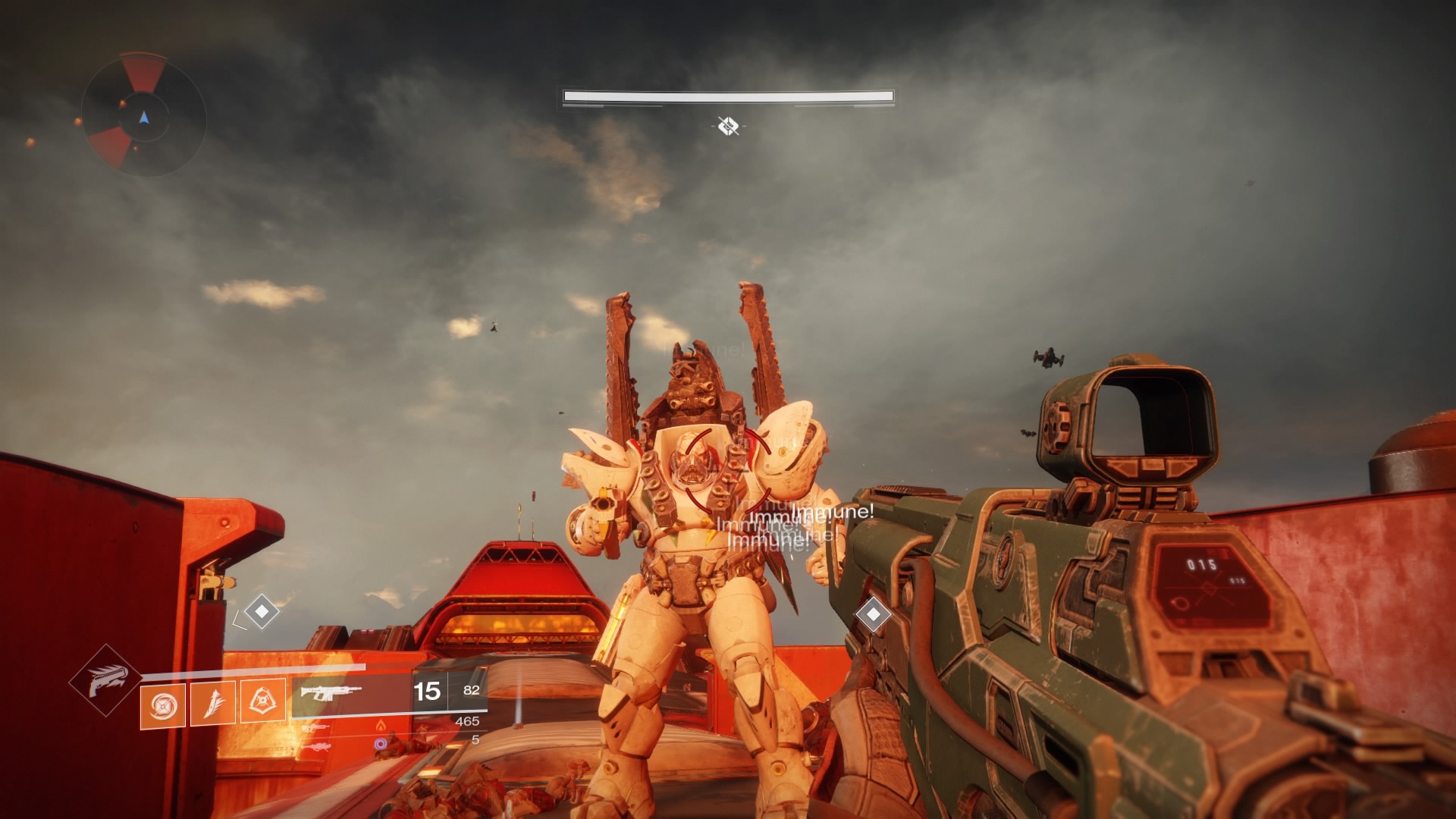
Task: Select the swirl grenade ability icon
Action: tap(162, 704)
